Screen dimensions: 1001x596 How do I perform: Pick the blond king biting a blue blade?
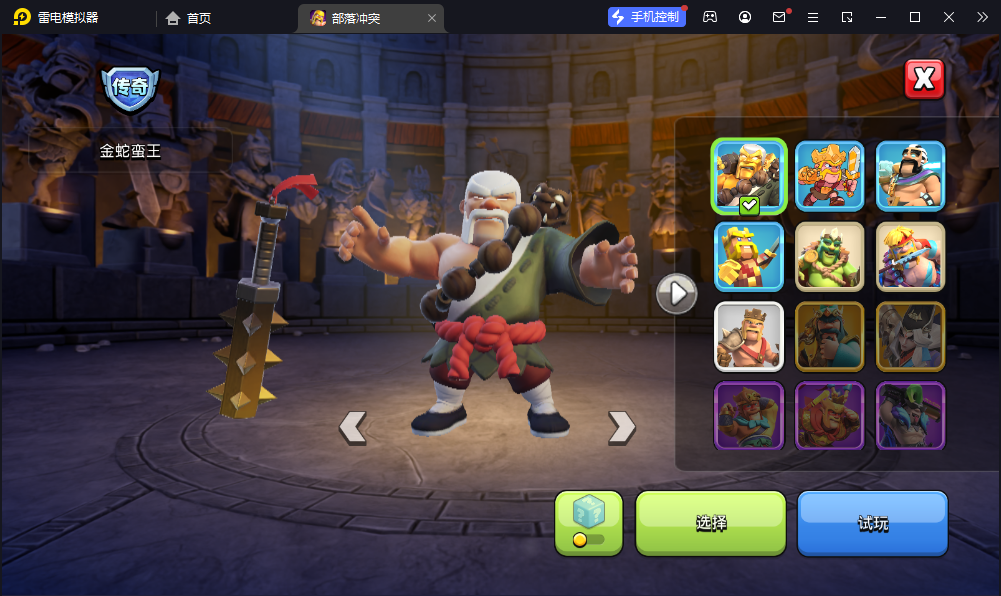[911, 256]
